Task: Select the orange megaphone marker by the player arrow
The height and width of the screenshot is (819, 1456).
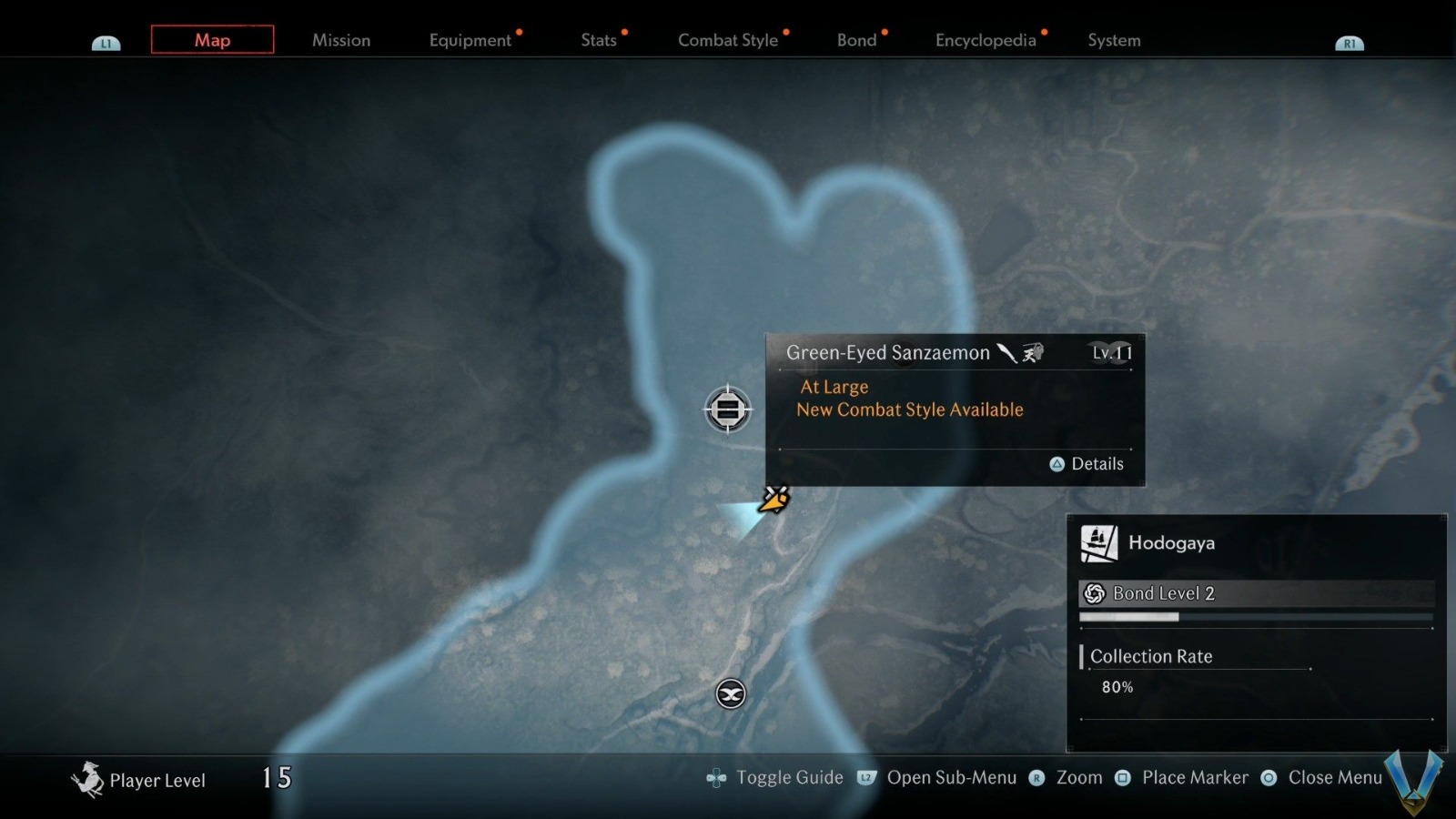Action: [x=773, y=499]
